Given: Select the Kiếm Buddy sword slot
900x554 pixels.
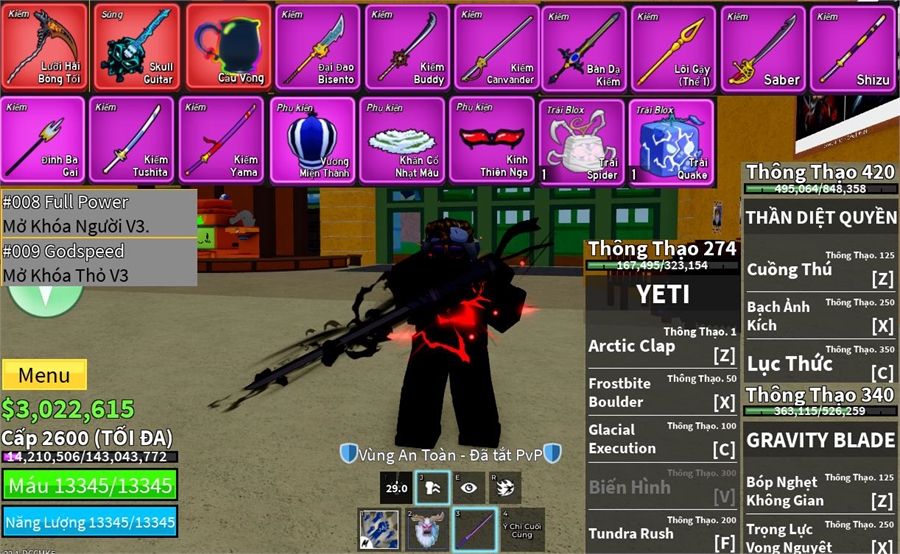Looking at the screenshot, I should coord(406,47).
